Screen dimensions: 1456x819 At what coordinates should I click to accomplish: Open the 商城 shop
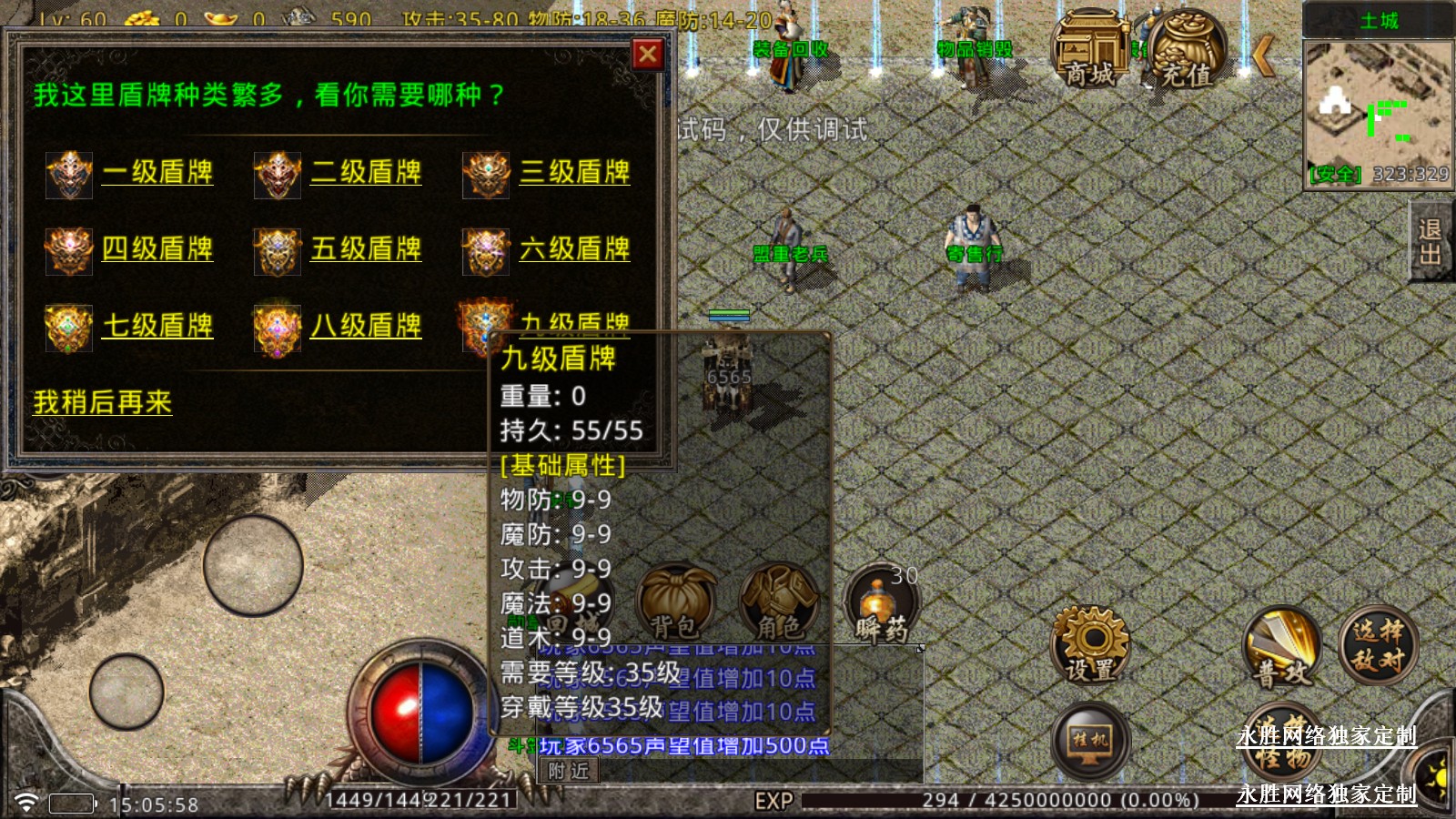(1090, 50)
